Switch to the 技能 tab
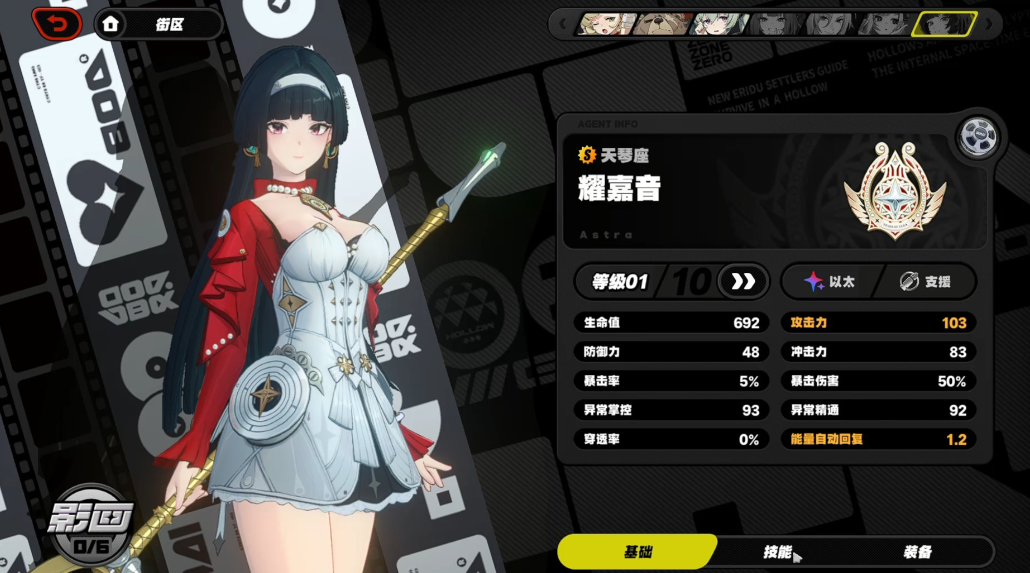Screen dimensions: 1030x573 pyautogui.click(x=777, y=552)
